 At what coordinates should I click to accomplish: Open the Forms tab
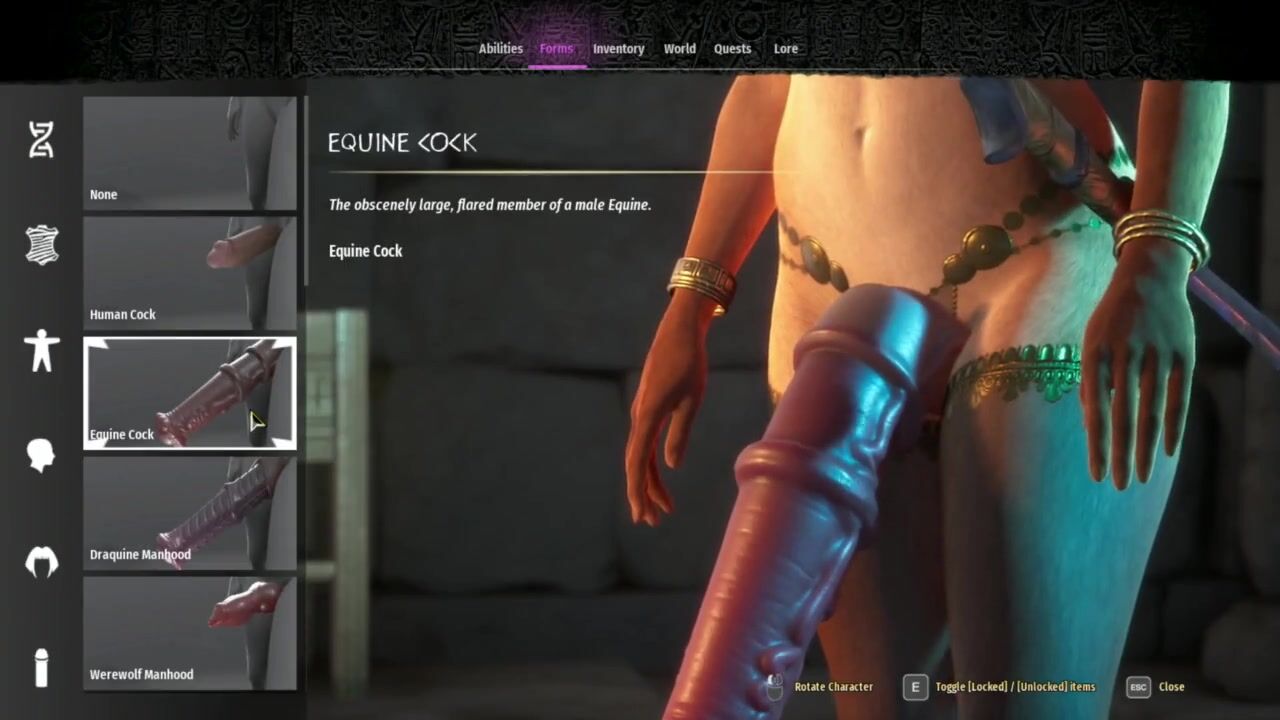coord(556,48)
